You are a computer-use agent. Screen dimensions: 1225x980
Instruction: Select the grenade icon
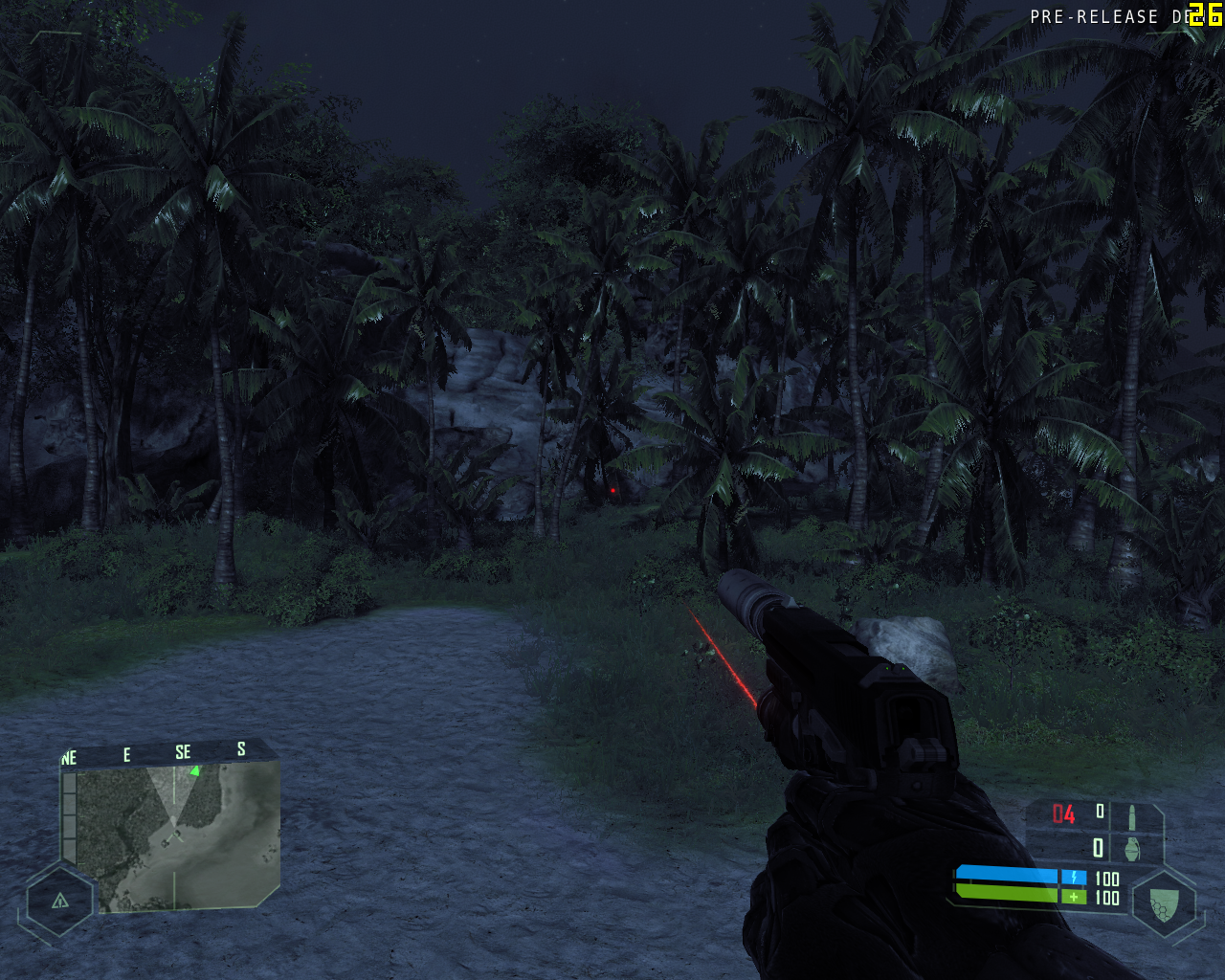1132,848
